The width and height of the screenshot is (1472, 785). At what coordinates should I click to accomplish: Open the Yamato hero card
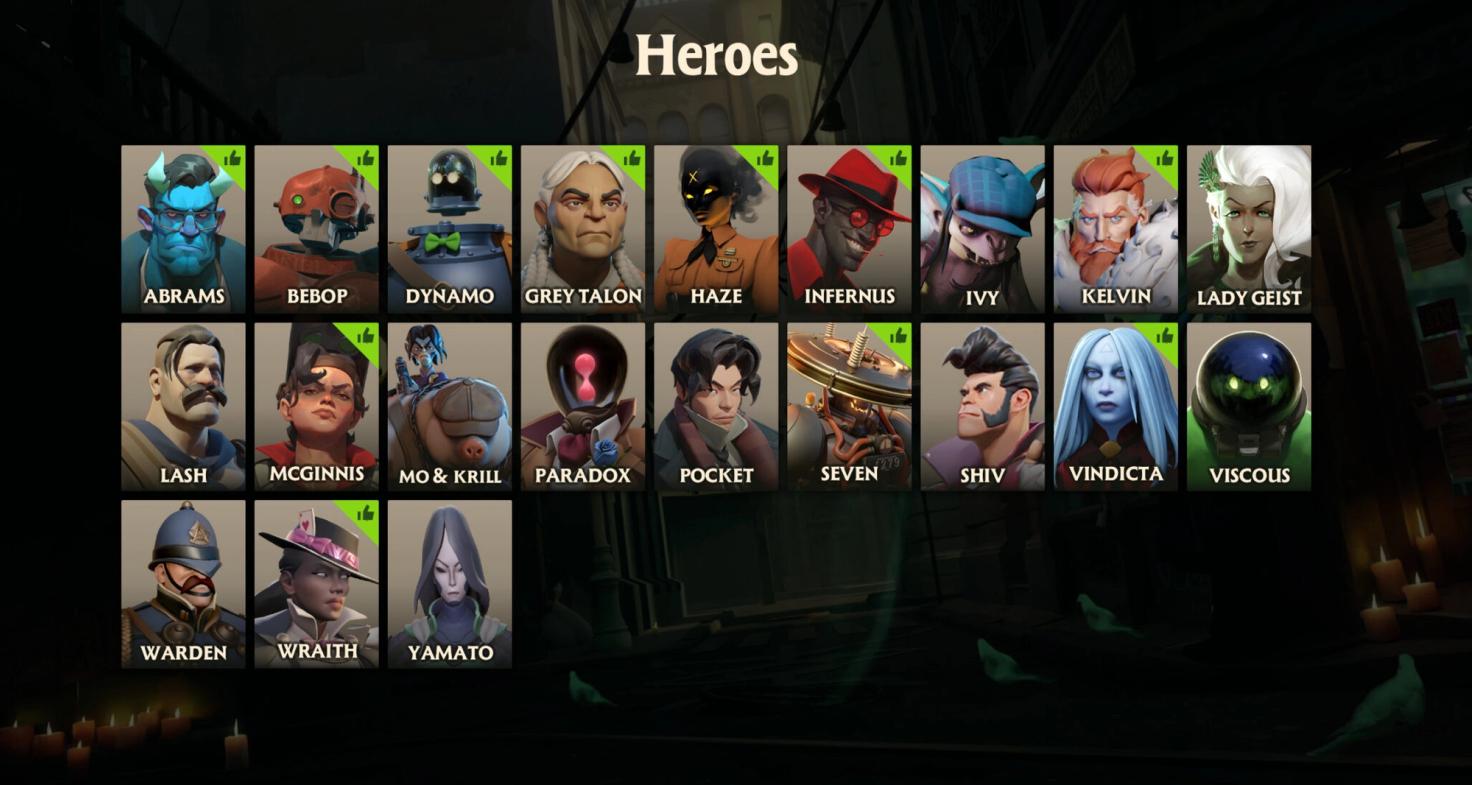[449, 580]
